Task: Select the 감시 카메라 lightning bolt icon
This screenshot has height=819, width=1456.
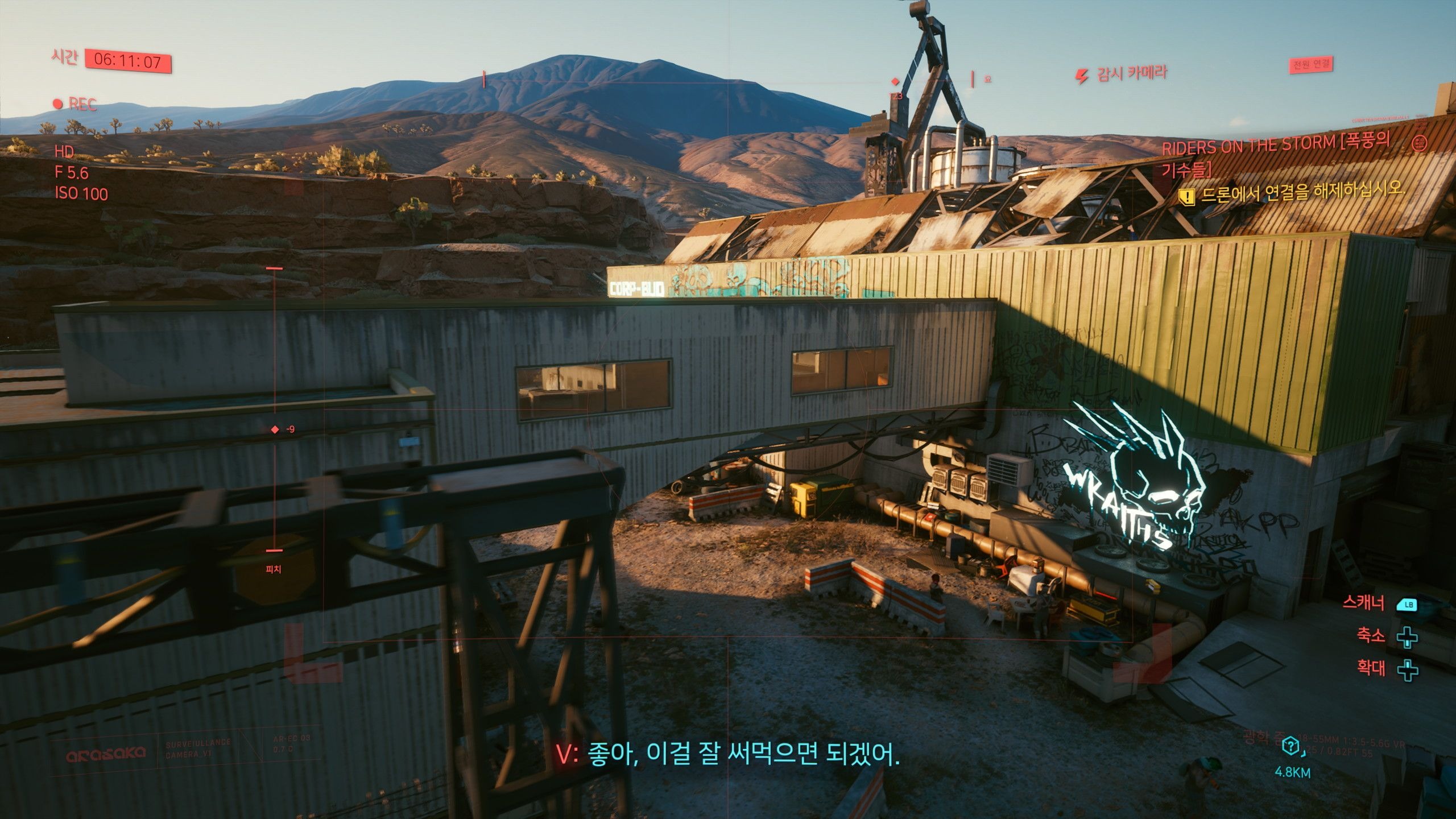Action: tap(1081, 76)
